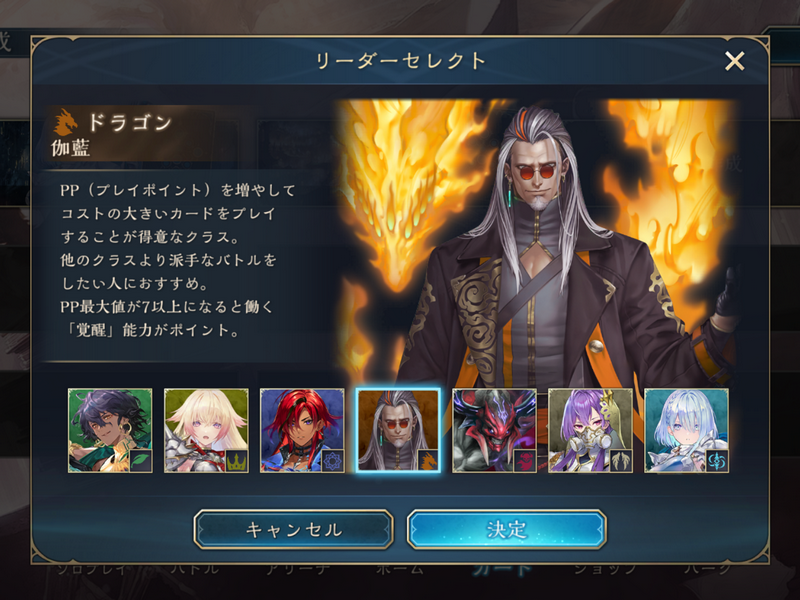800x600 pixels.
Task: Confirm leader with 決定 button
Action: pyautogui.click(x=506, y=529)
